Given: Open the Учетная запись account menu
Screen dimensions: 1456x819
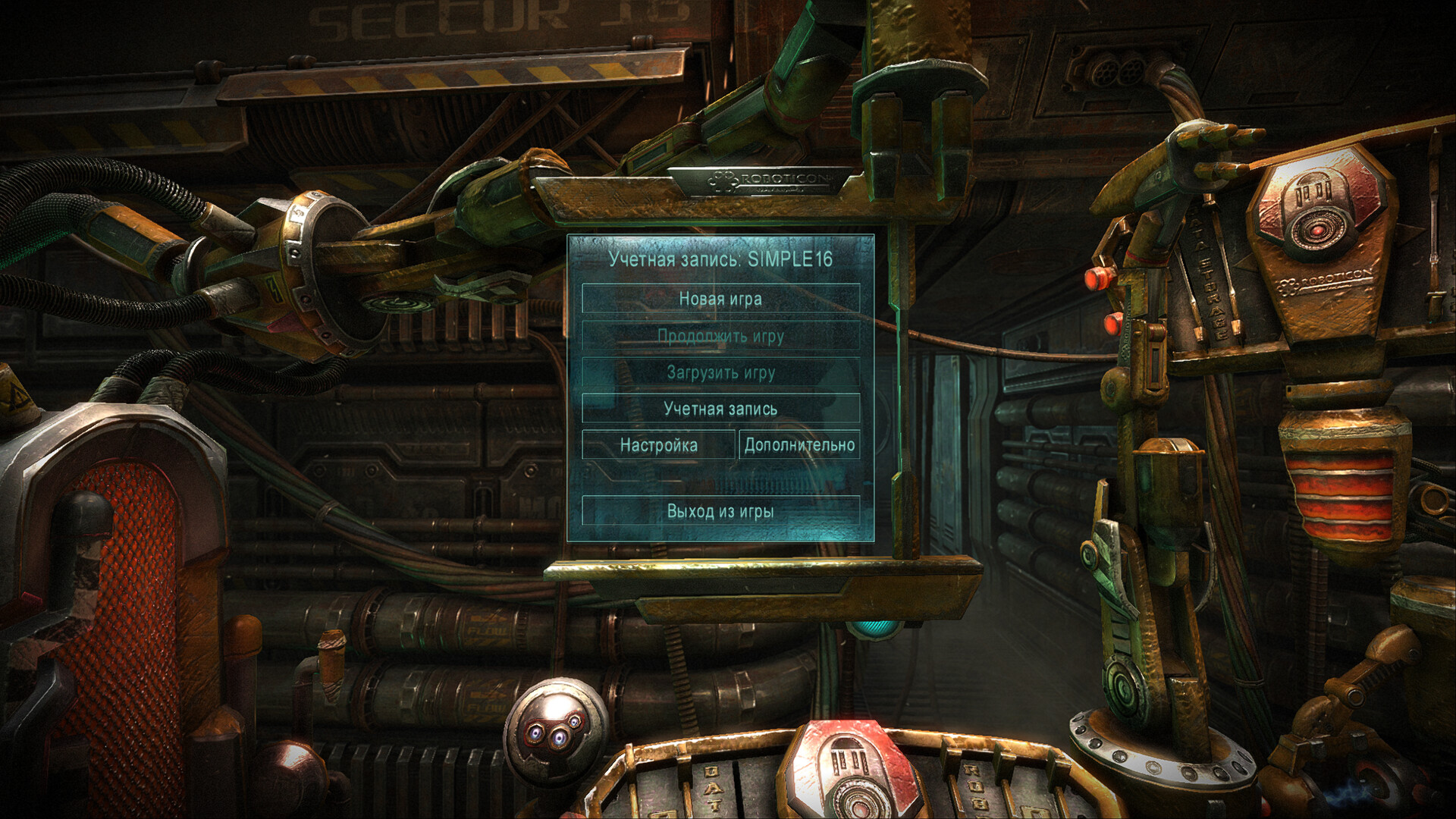Looking at the screenshot, I should 720,409.
